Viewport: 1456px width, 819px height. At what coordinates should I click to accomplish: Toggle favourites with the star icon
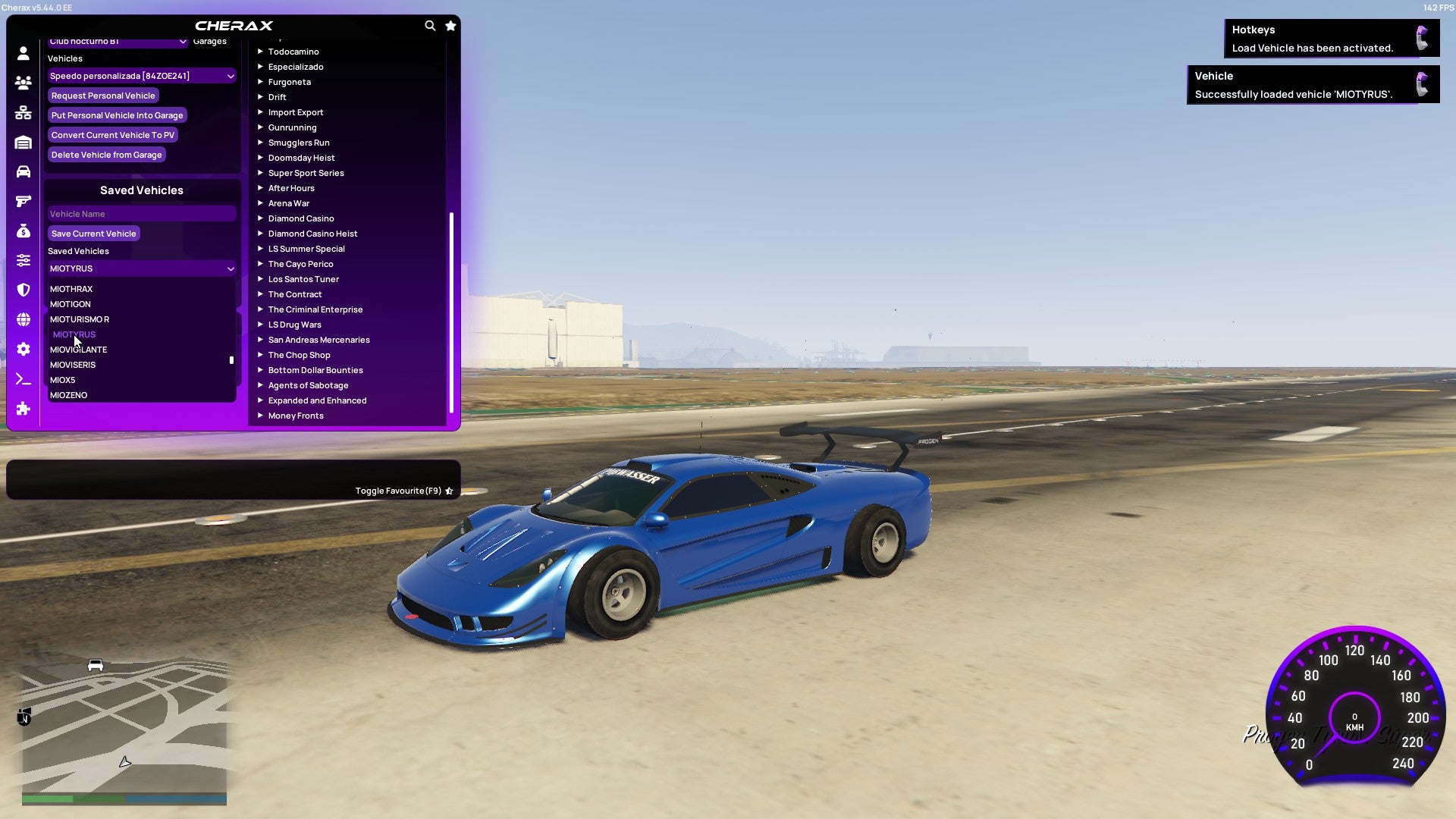pyautogui.click(x=450, y=25)
